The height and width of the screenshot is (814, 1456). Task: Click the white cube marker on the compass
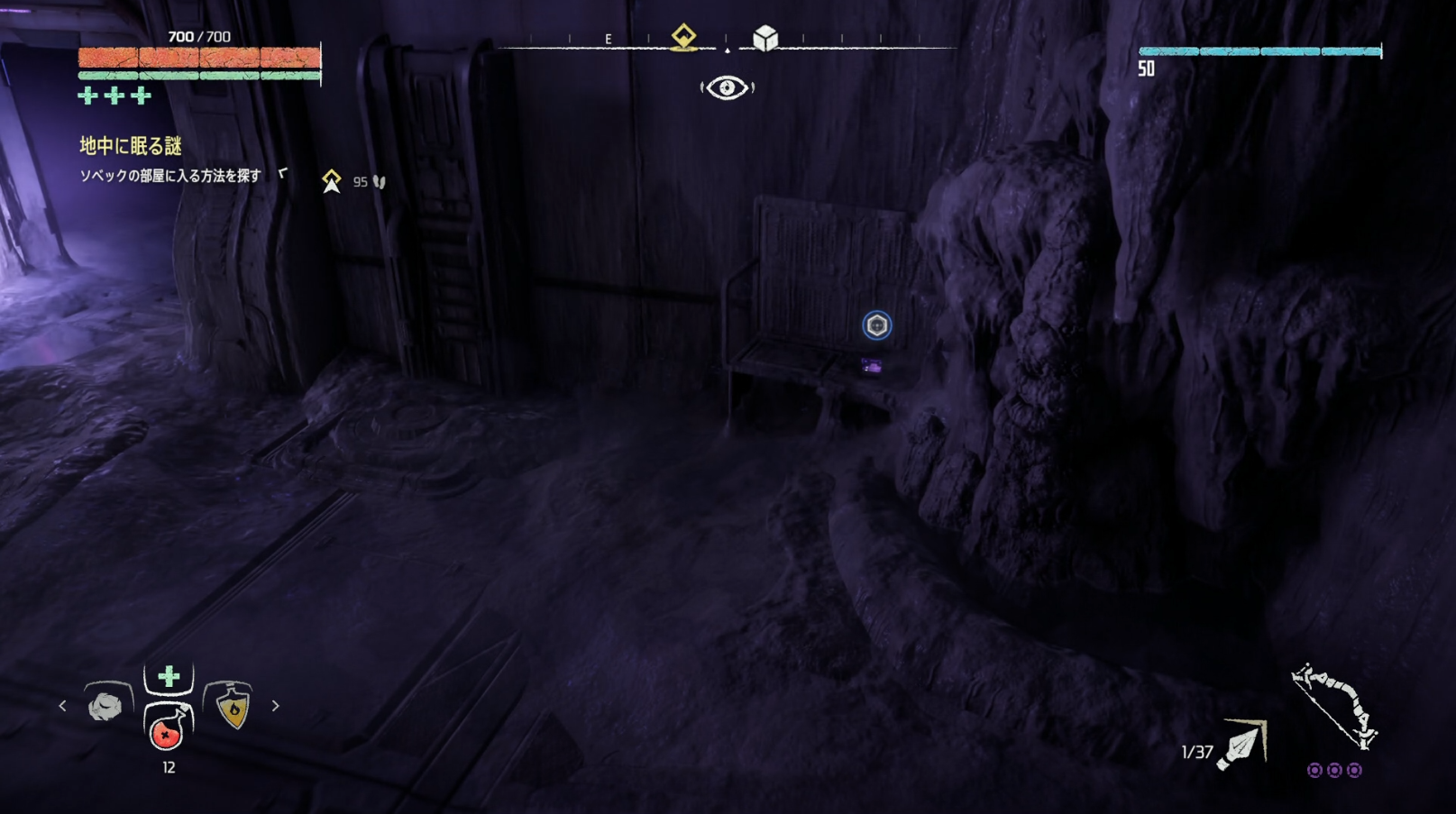click(x=765, y=38)
